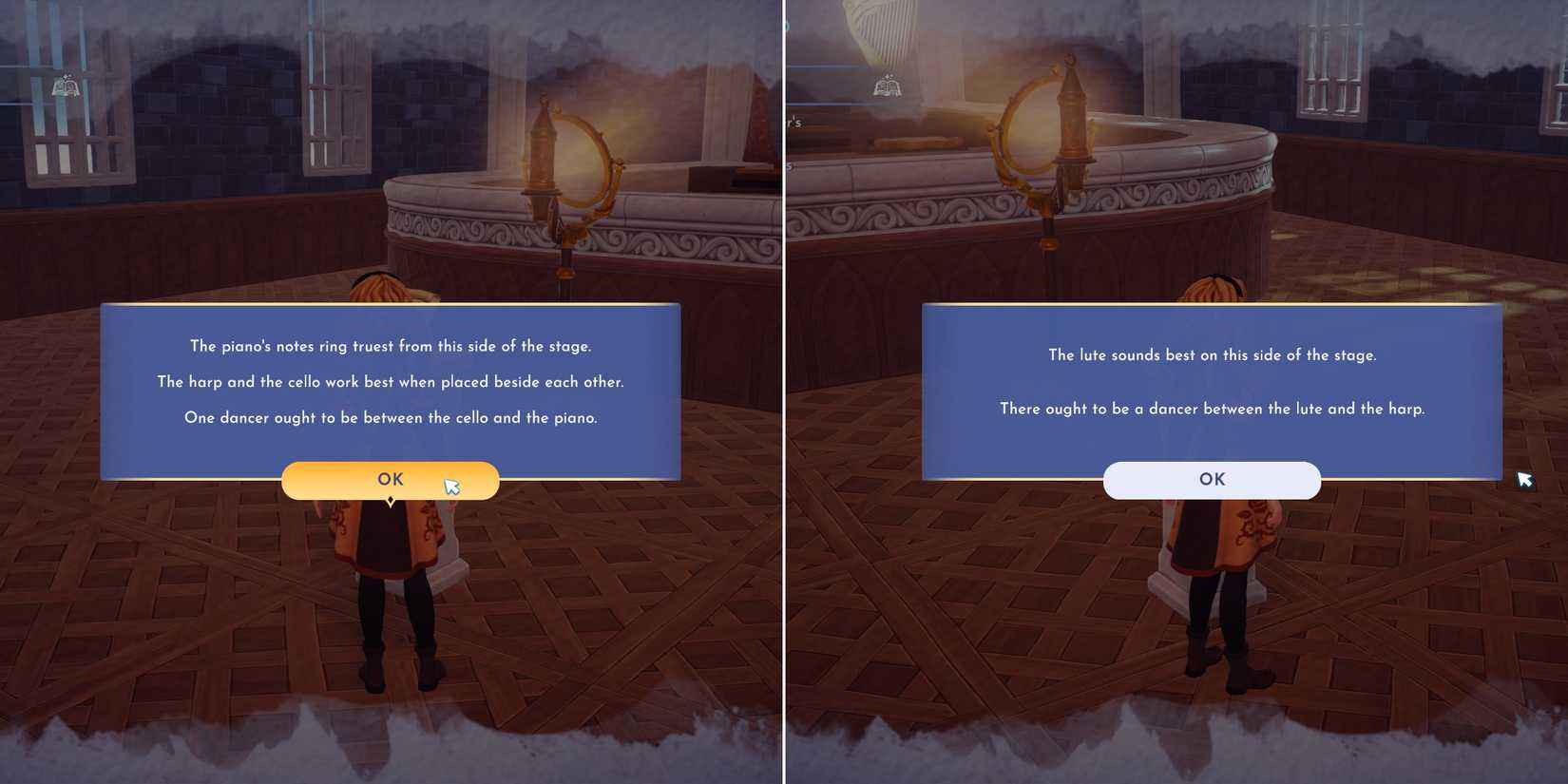Click the quest journal book icon on left screen

[x=66, y=87]
